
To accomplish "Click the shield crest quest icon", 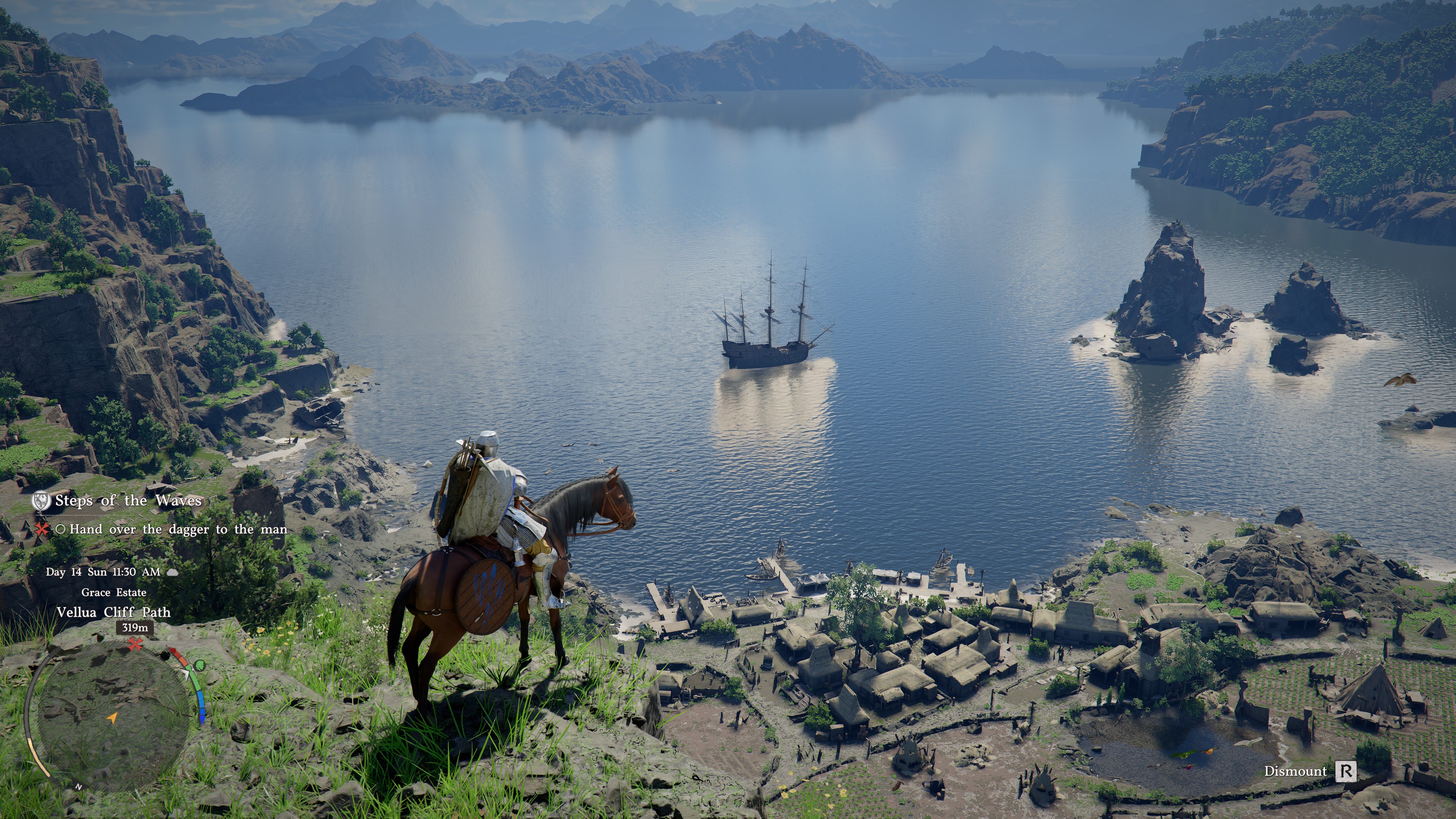I will click(41, 501).
